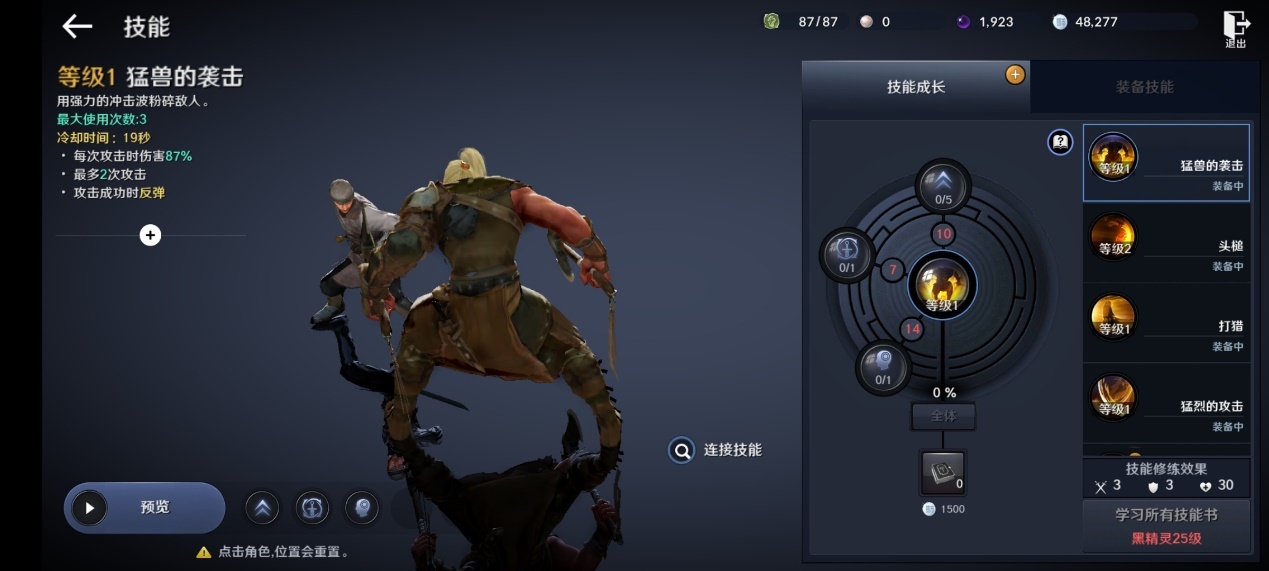Screen dimensions: 1269x571
Task: Switch to the 技能成长 tab
Action: point(915,87)
